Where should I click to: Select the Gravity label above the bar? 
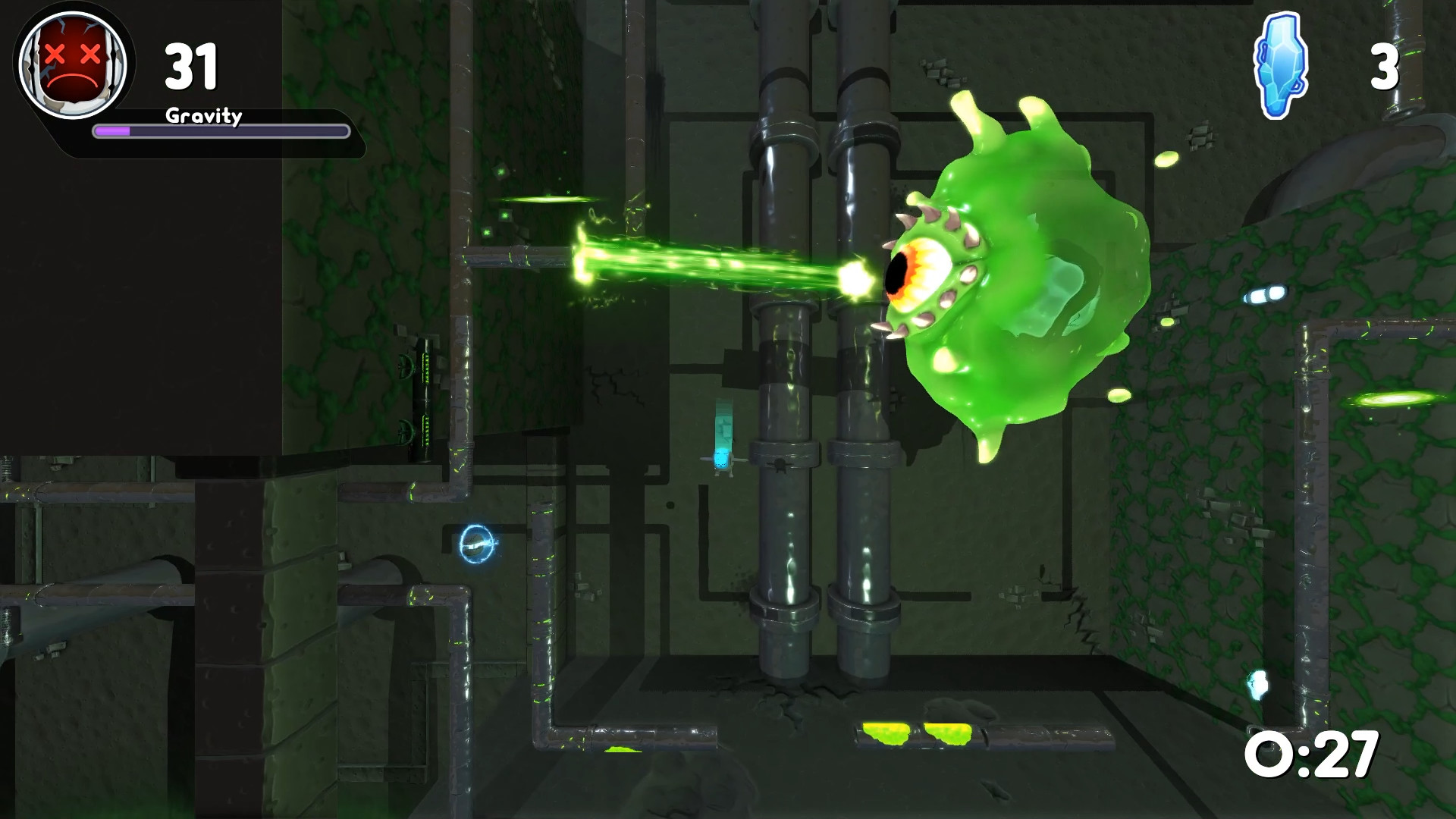click(x=202, y=118)
